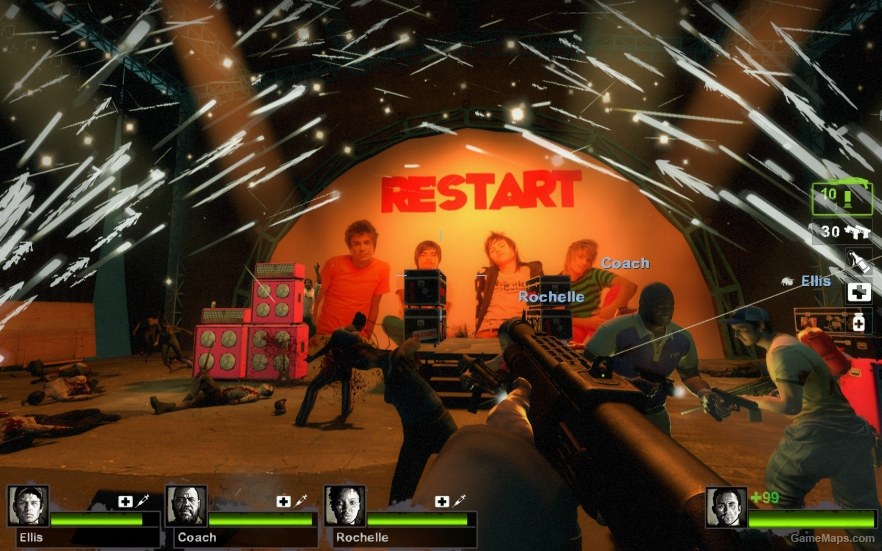This screenshot has width=882, height=551.
Task: Choose the pain pills bottle slot
Action: coord(858,321)
